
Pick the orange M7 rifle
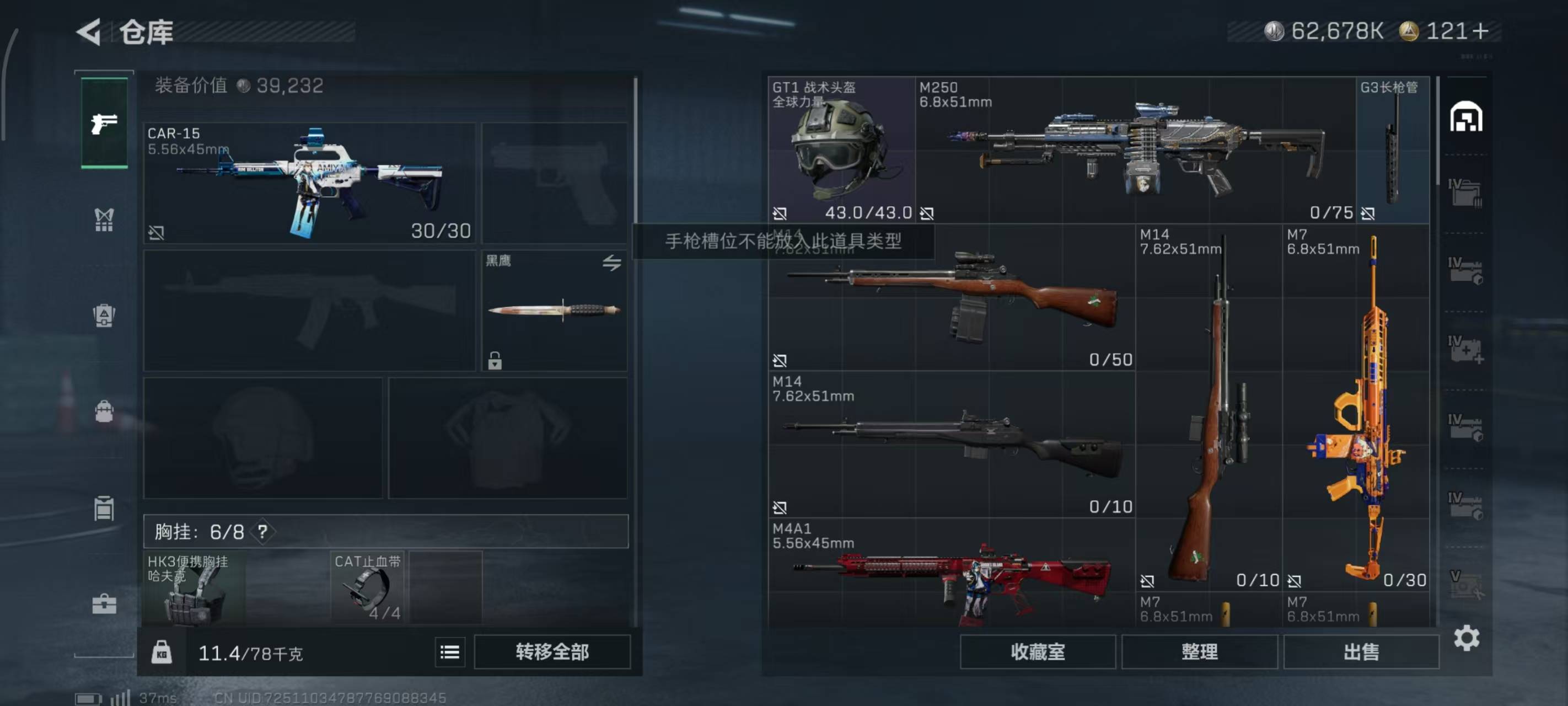(1356, 408)
